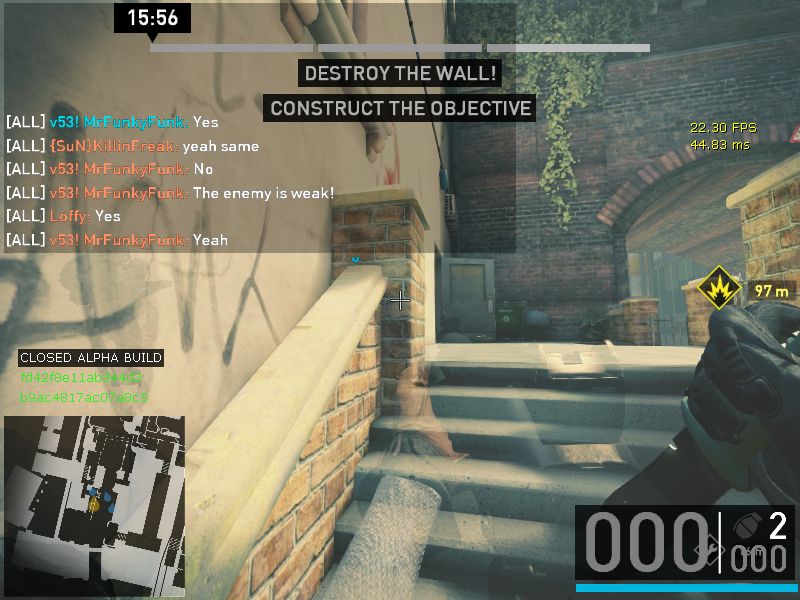Select the explosive objective waypoint marker
800x600 pixels.
719,290
